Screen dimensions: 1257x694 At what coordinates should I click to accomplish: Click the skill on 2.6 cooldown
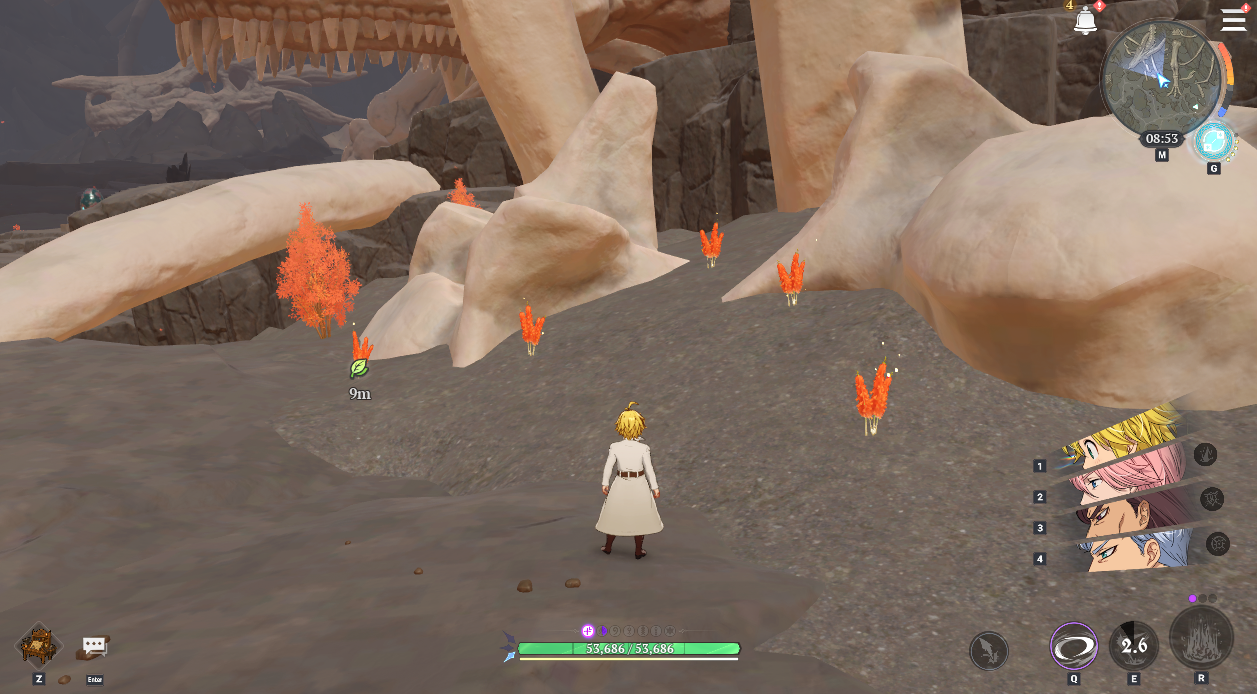1134,646
